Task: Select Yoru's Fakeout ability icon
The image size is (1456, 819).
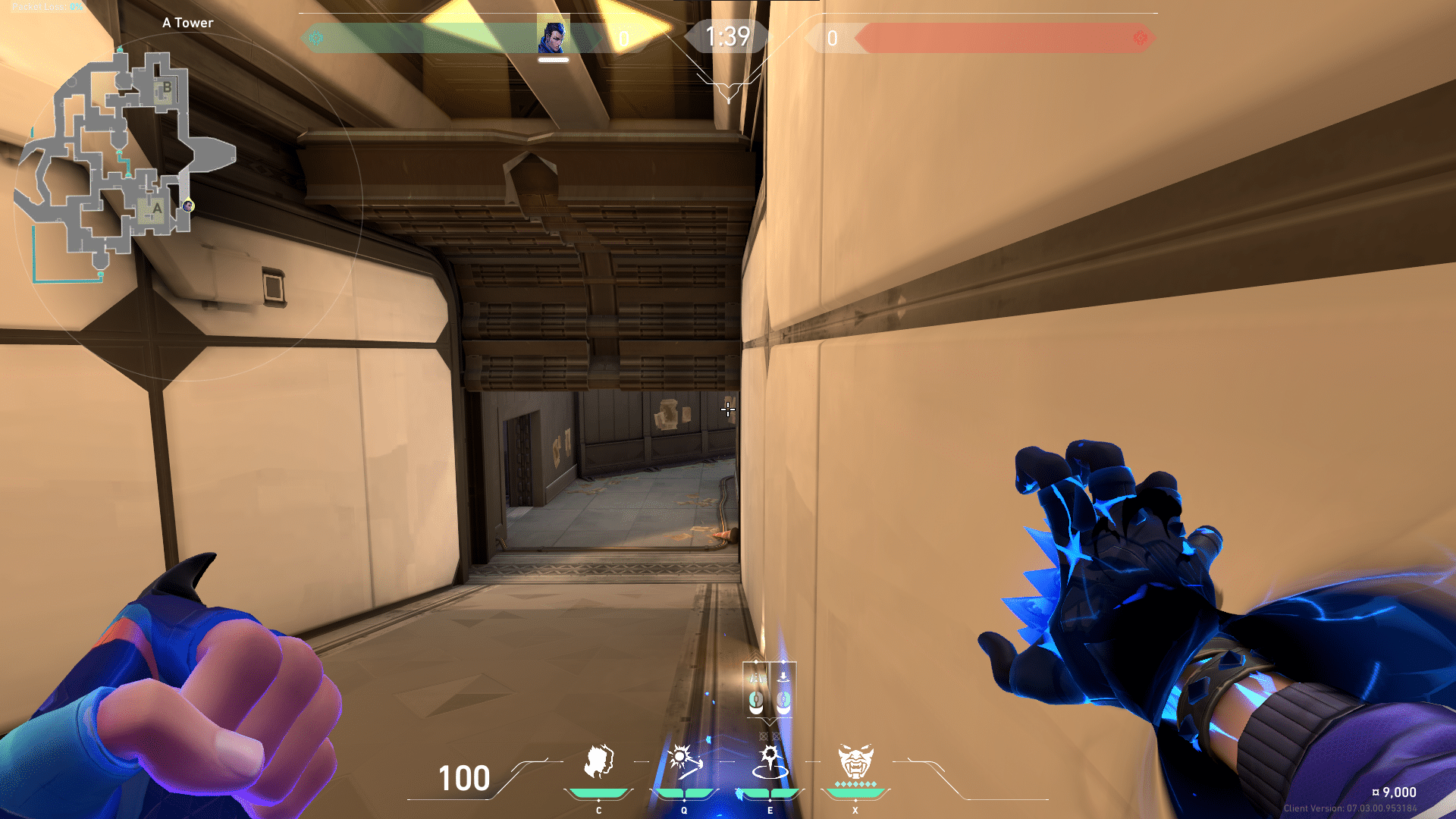Action: pyautogui.click(x=598, y=762)
